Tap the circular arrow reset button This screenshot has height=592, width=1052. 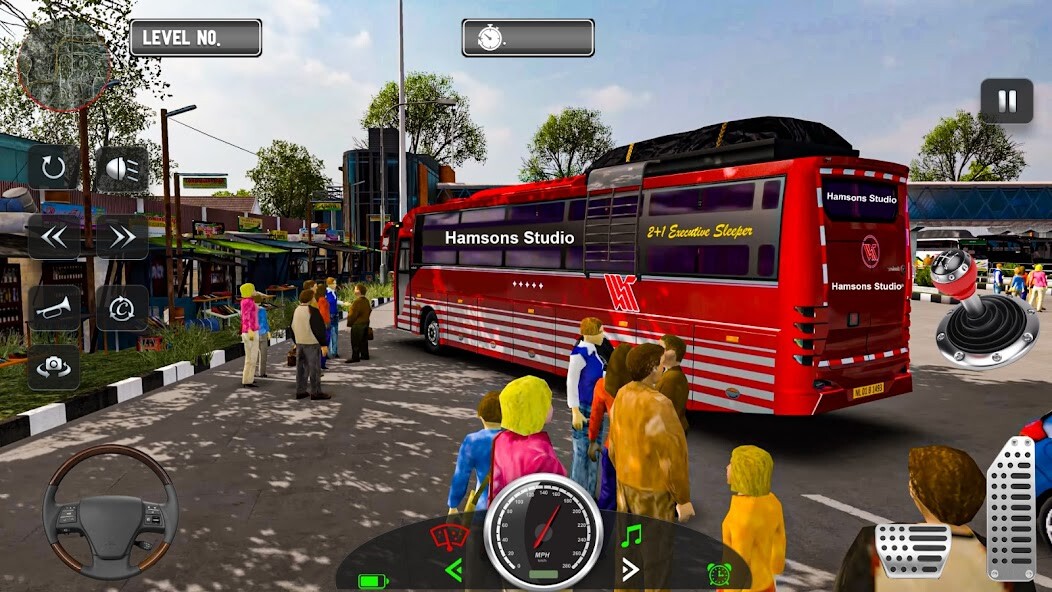click(54, 168)
